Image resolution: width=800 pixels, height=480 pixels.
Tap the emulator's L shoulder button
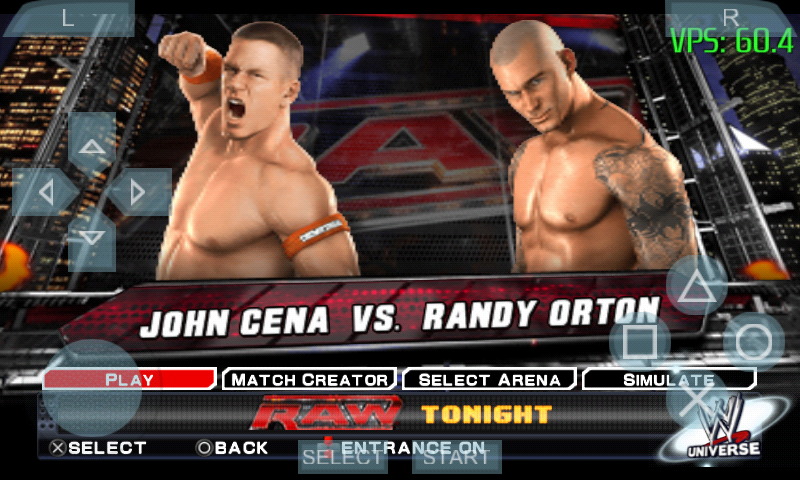[68, 18]
